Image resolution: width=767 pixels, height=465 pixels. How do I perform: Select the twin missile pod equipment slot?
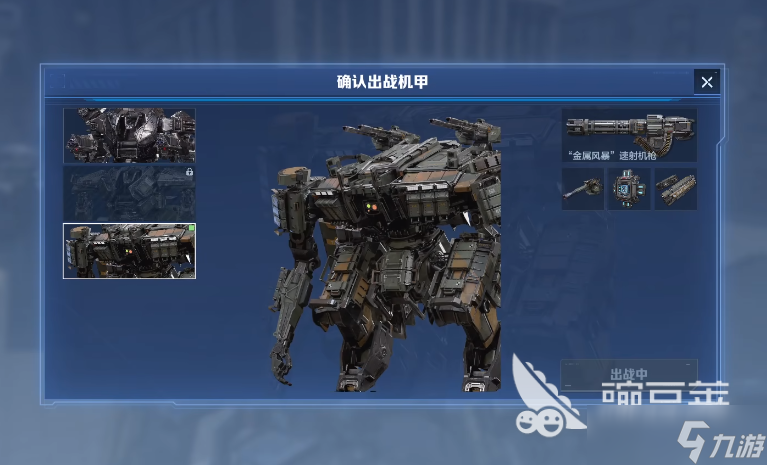click(x=676, y=188)
